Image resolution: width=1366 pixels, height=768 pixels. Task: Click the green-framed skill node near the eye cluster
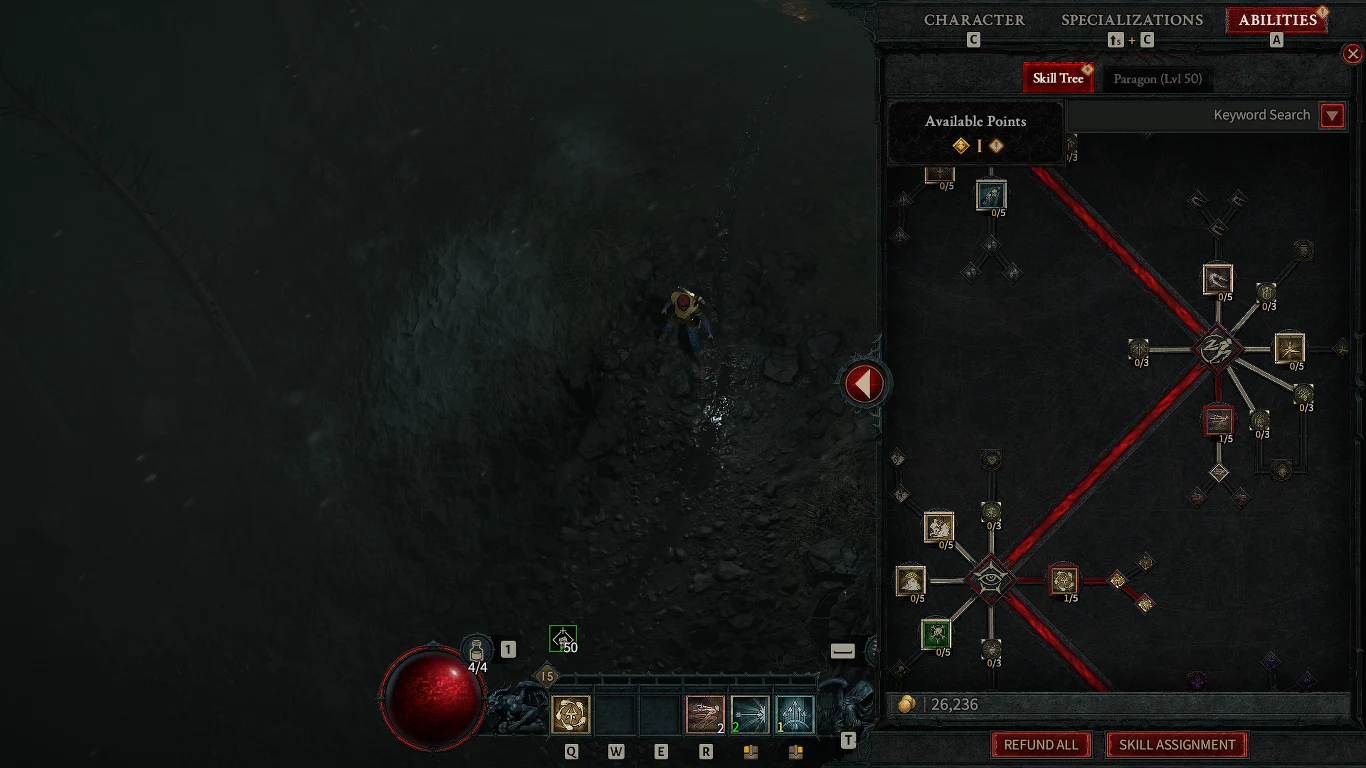[x=936, y=634]
